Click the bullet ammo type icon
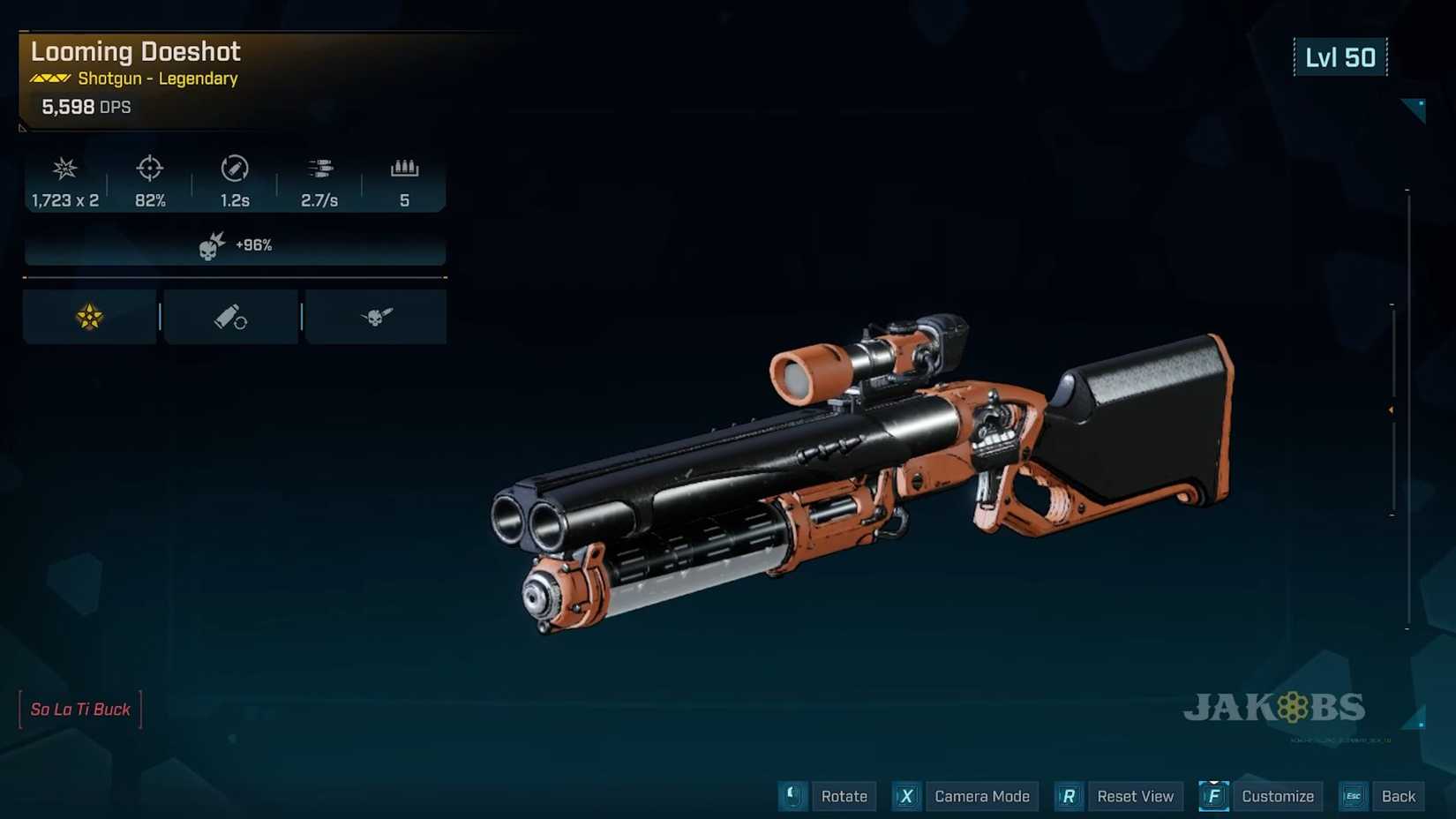Image resolution: width=1456 pixels, height=819 pixels. click(x=230, y=316)
